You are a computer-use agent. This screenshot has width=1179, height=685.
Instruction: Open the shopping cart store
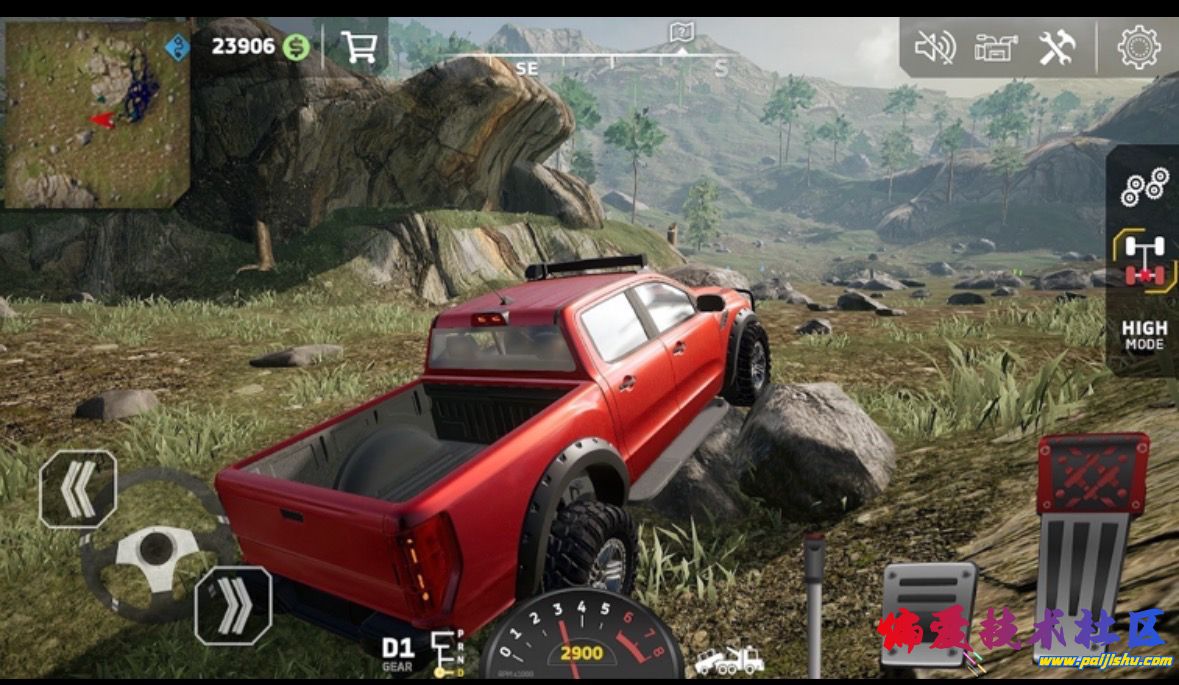pos(357,46)
